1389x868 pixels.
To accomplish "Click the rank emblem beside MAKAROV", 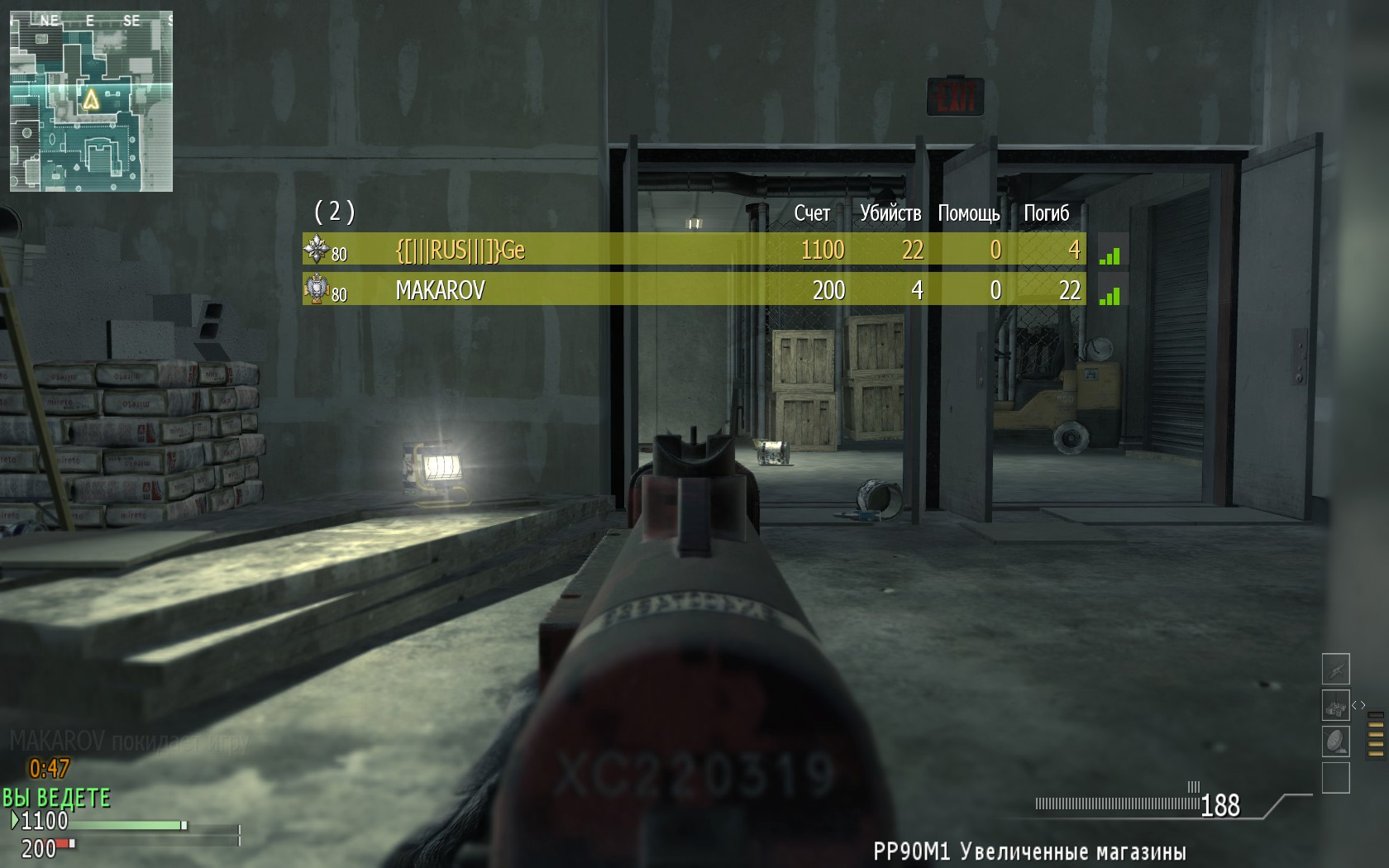I will click(317, 289).
